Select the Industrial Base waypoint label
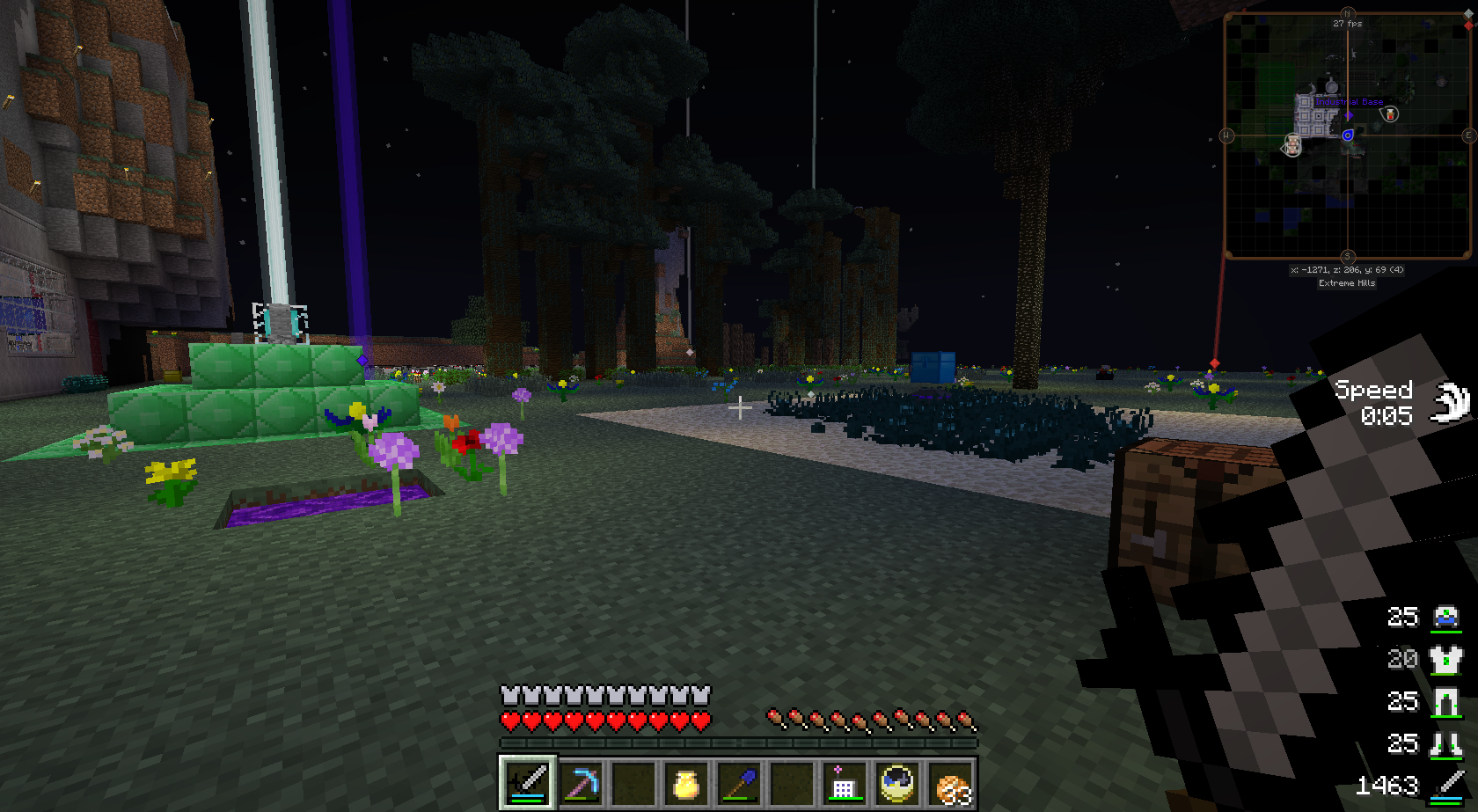 coord(1349,102)
